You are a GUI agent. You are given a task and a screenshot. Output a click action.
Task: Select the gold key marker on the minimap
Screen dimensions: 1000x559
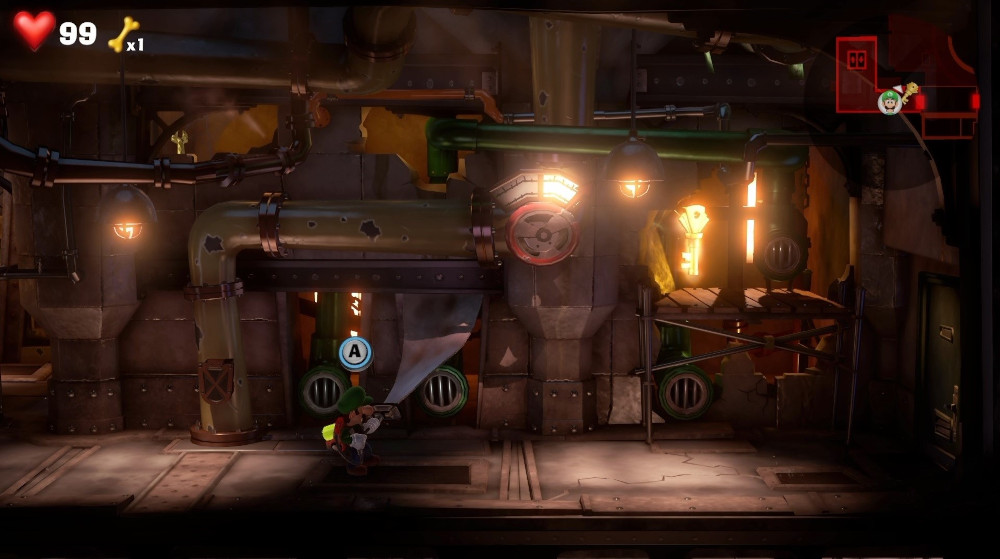[911, 92]
